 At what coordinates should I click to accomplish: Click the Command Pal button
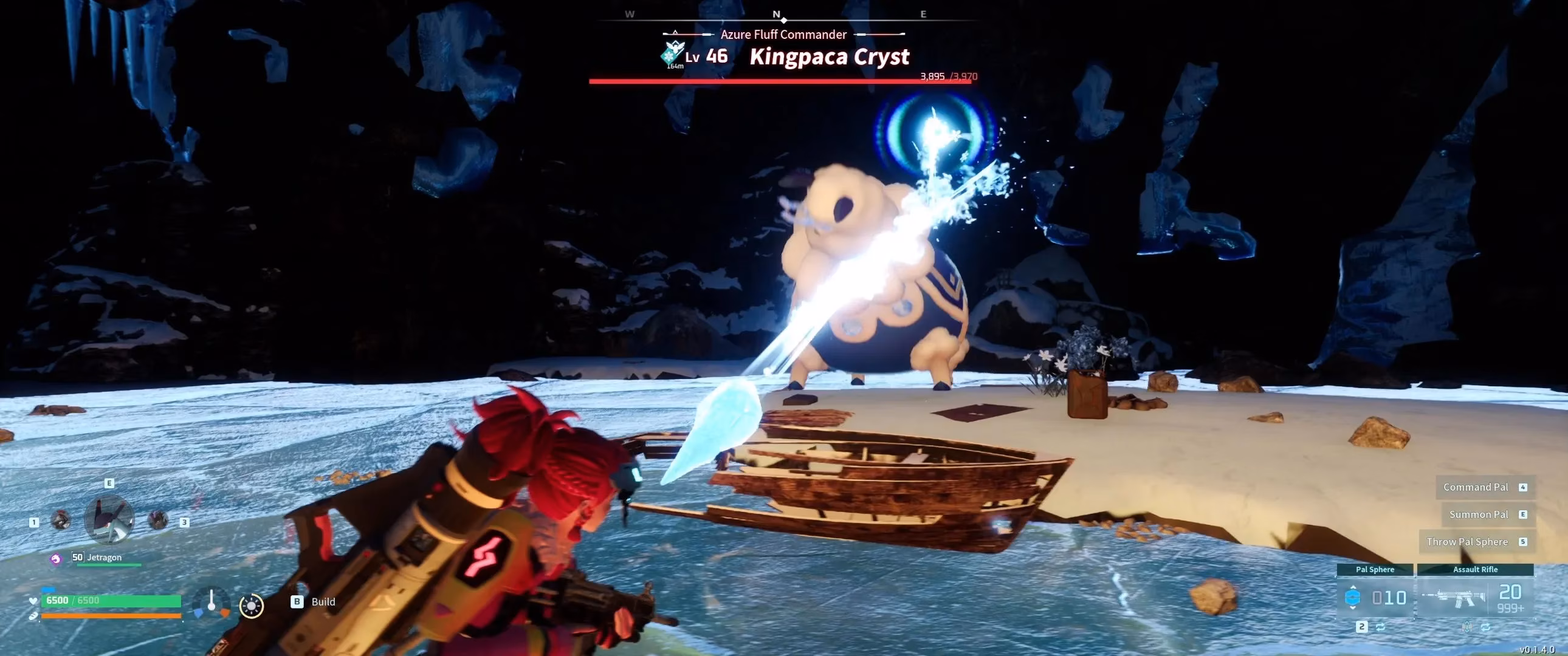click(x=1476, y=487)
